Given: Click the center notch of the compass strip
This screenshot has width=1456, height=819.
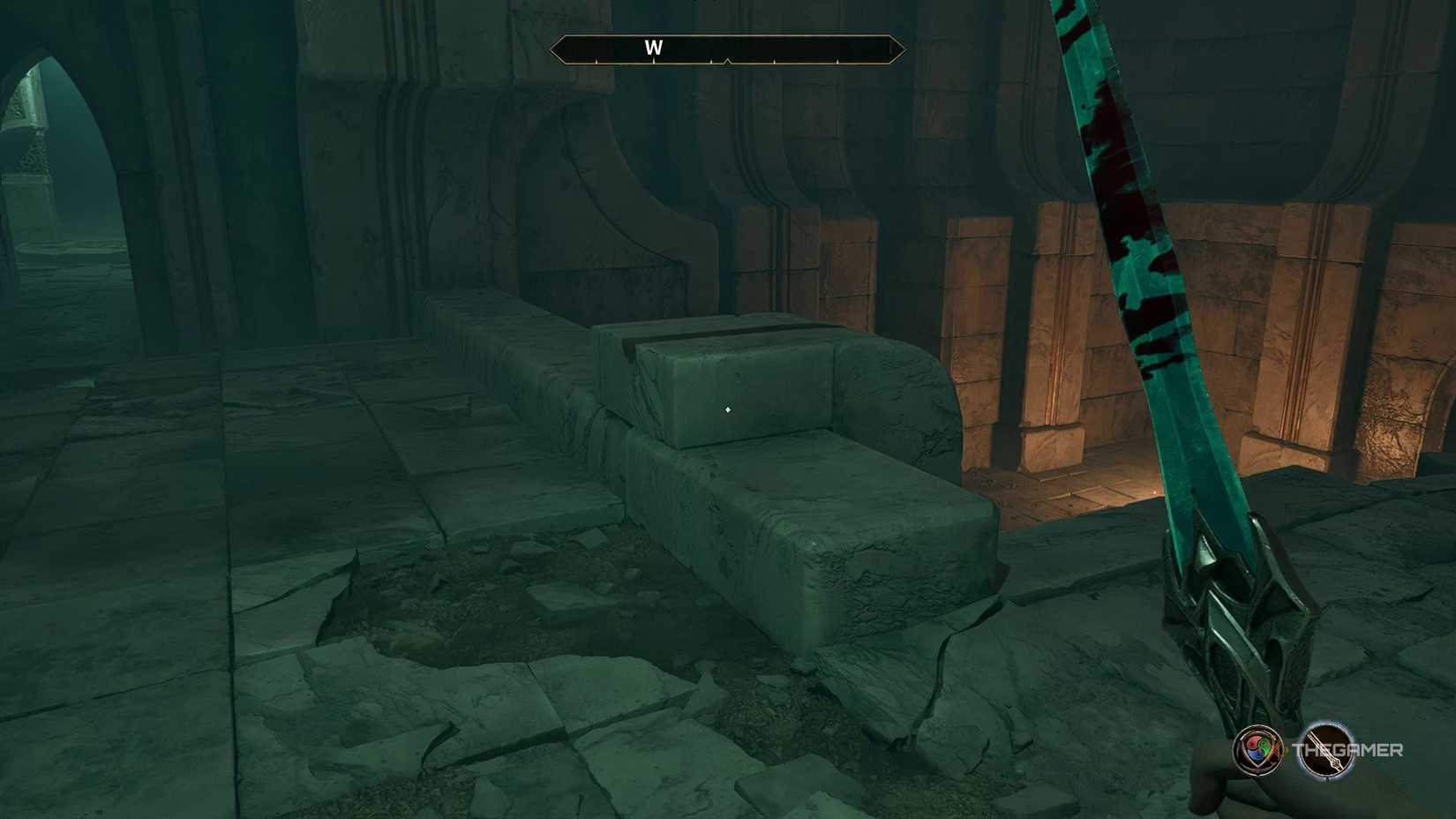Looking at the screenshot, I should (728, 58).
